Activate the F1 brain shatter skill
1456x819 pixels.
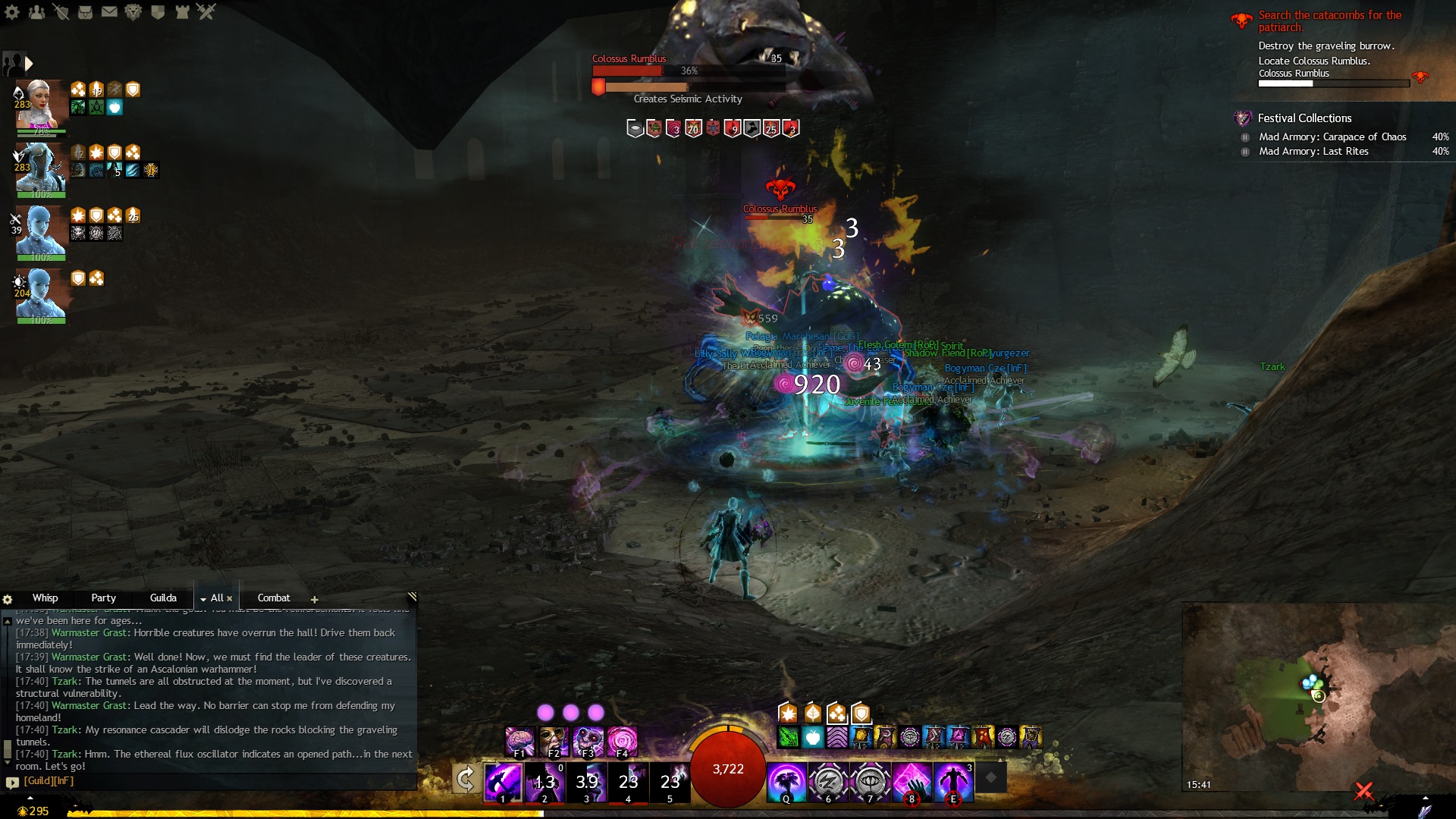(x=519, y=742)
